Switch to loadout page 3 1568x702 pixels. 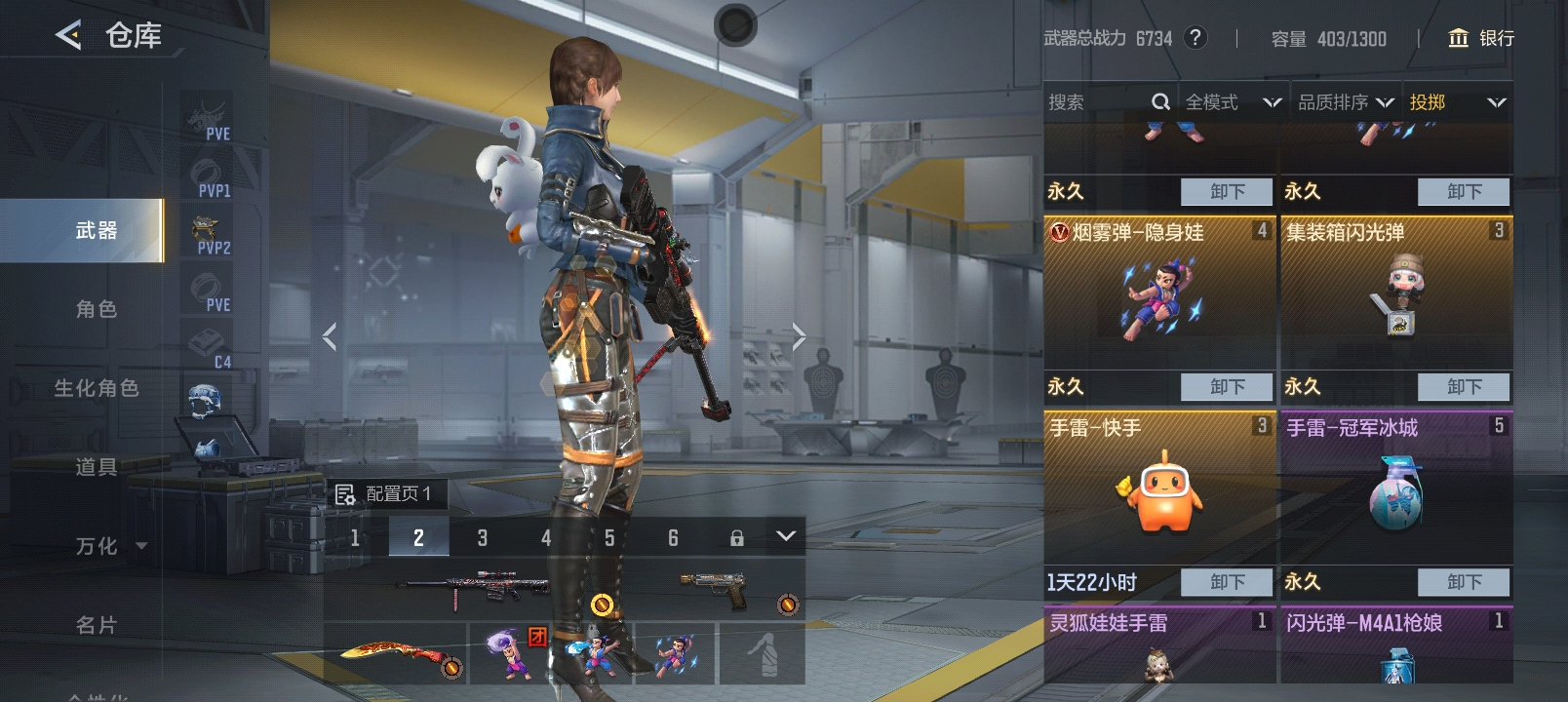click(x=482, y=537)
